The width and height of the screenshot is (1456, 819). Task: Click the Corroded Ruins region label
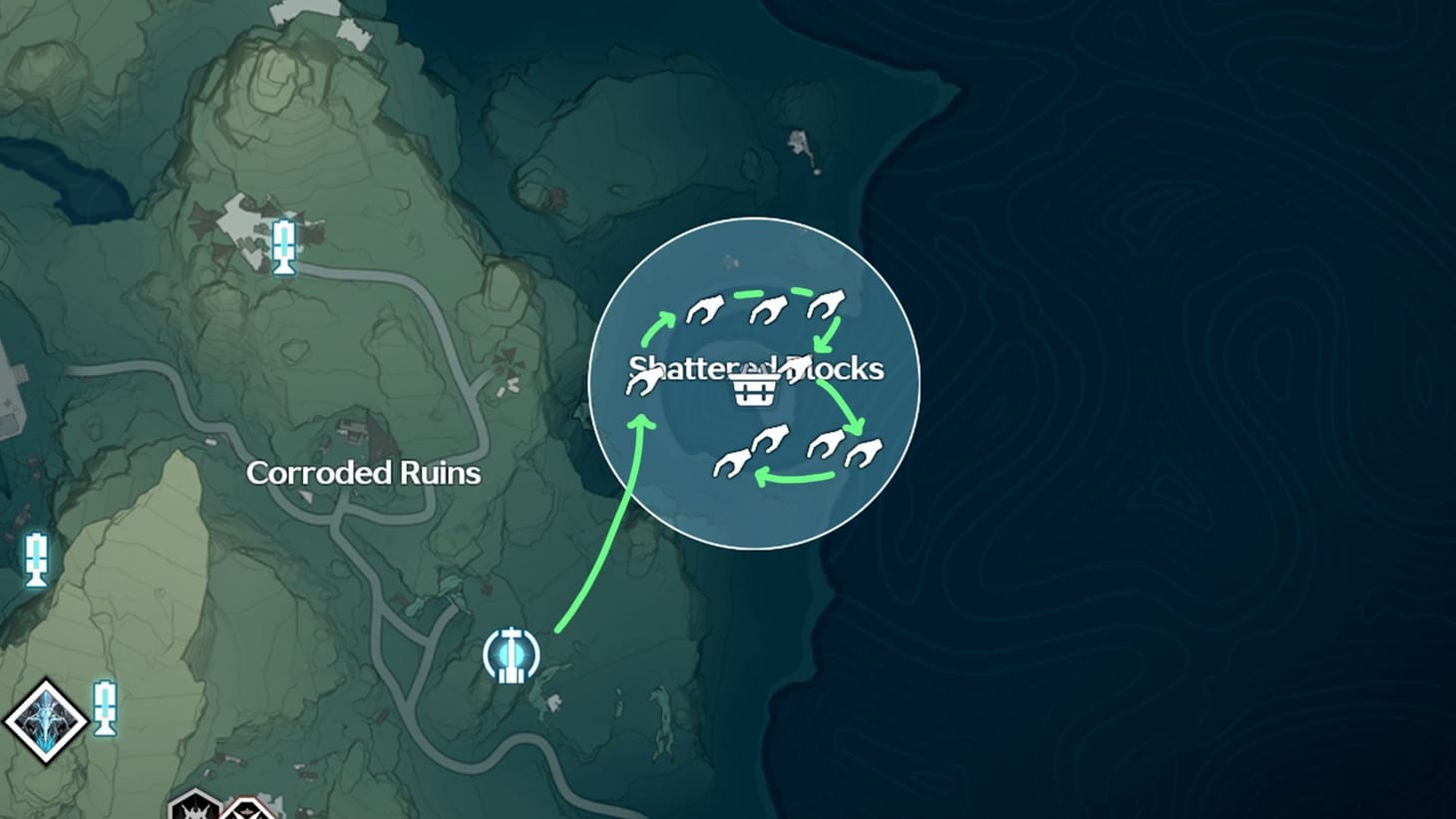coord(365,474)
